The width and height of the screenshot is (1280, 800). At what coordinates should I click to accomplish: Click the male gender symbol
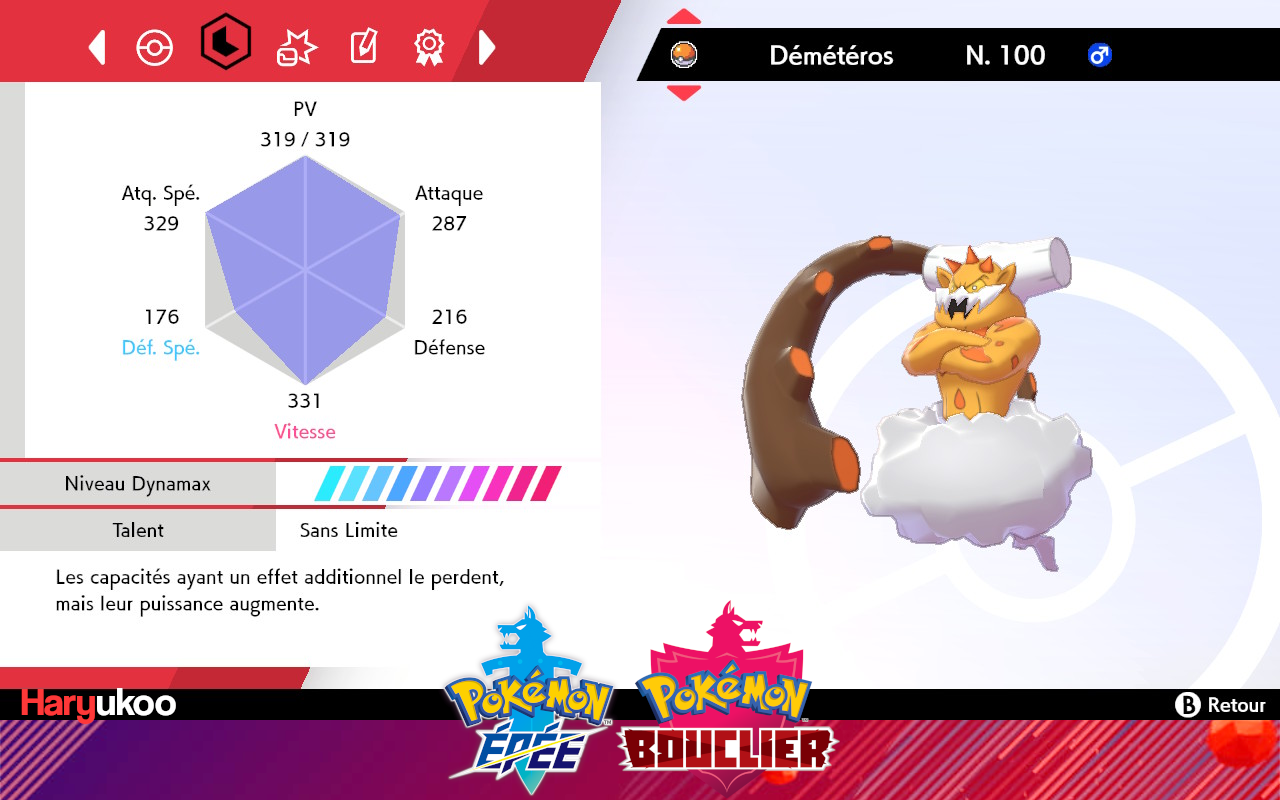pos(1098,56)
